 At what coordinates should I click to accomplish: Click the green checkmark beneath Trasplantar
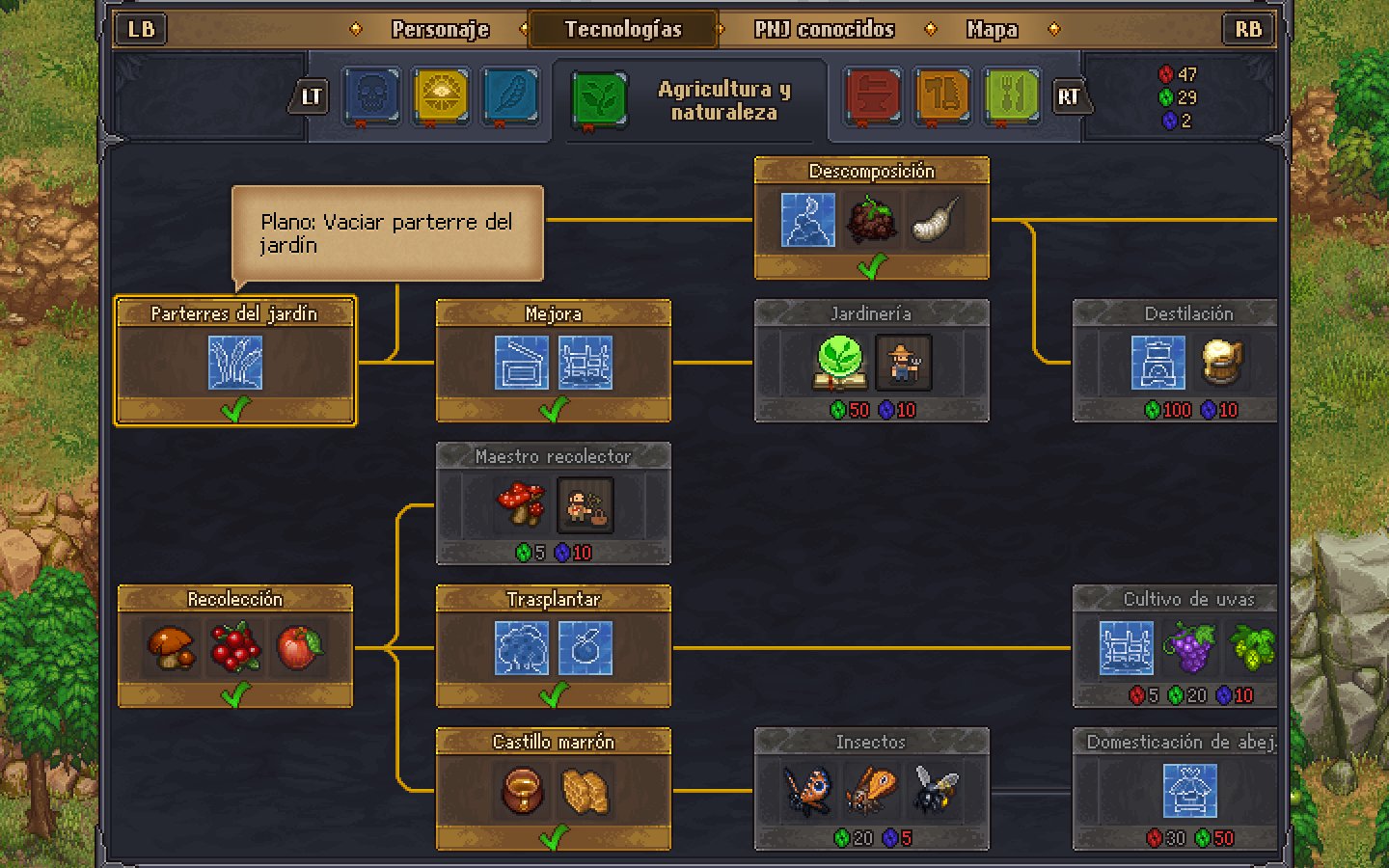(553, 692)
